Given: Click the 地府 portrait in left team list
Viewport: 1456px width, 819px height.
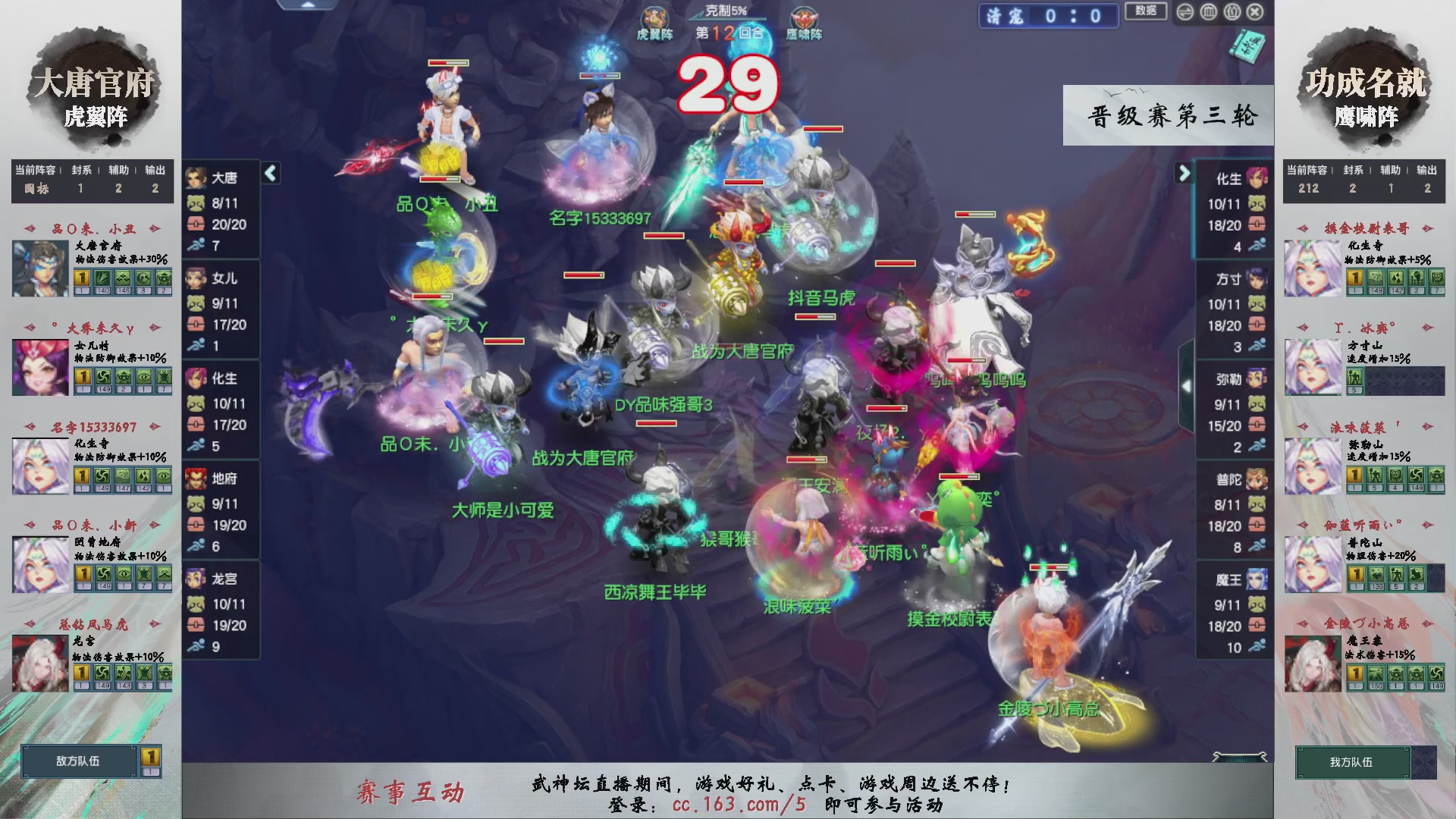Looking at the screenshot, I should click(196, 479).
